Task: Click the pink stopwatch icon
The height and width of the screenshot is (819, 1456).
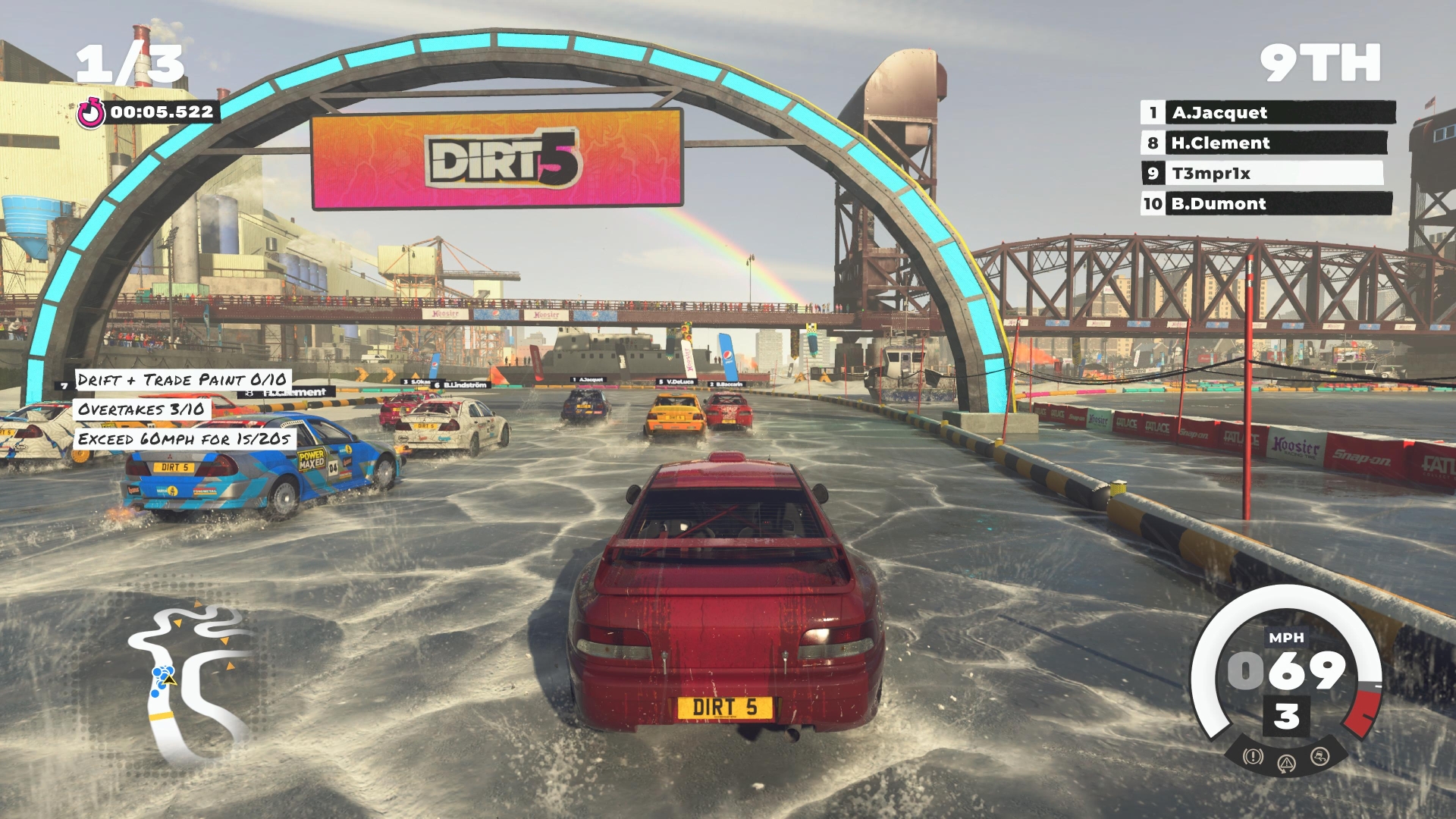Action: tap(92, 113)
